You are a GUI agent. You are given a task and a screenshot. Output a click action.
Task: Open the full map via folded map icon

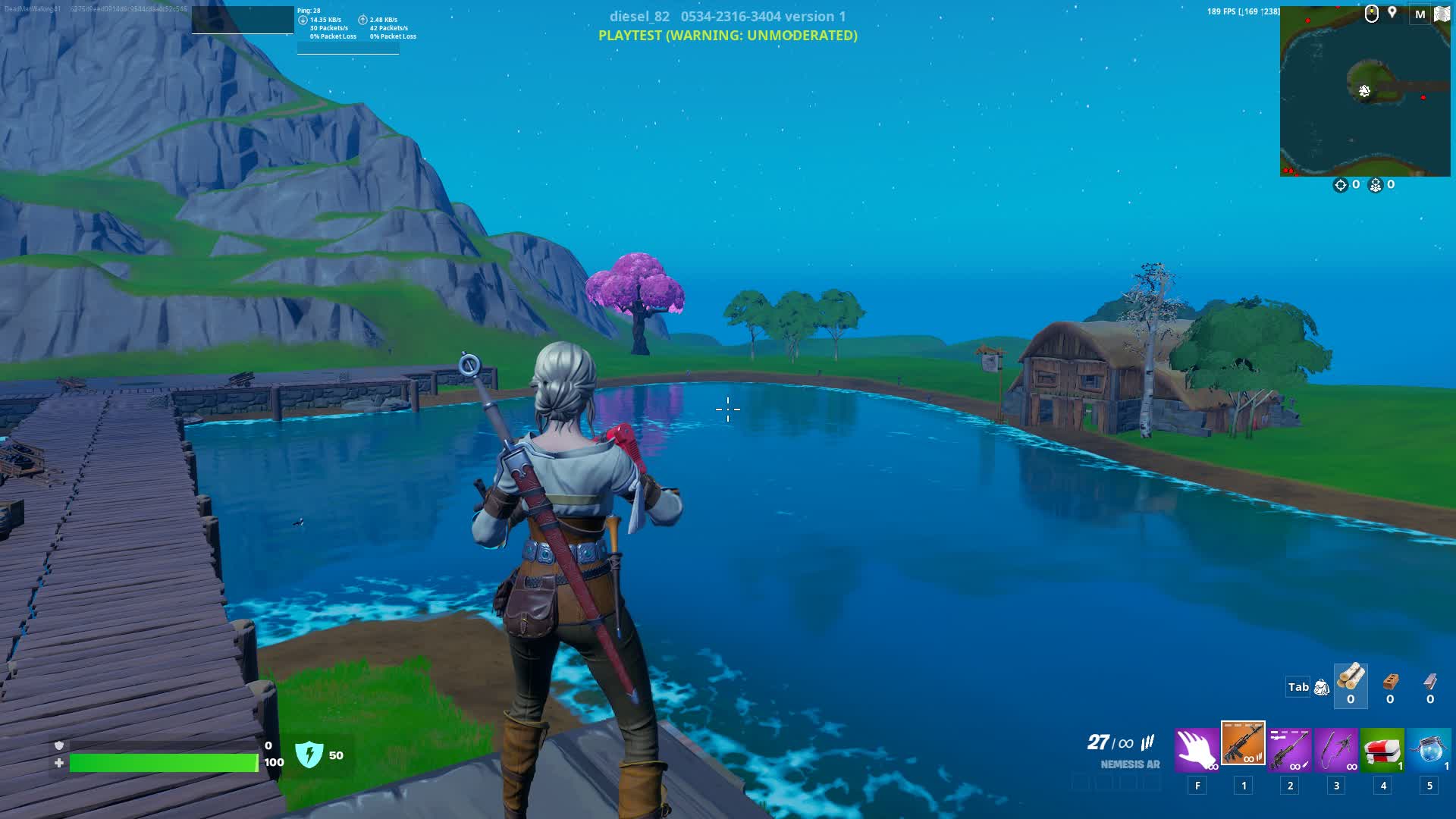(1442, 14)
